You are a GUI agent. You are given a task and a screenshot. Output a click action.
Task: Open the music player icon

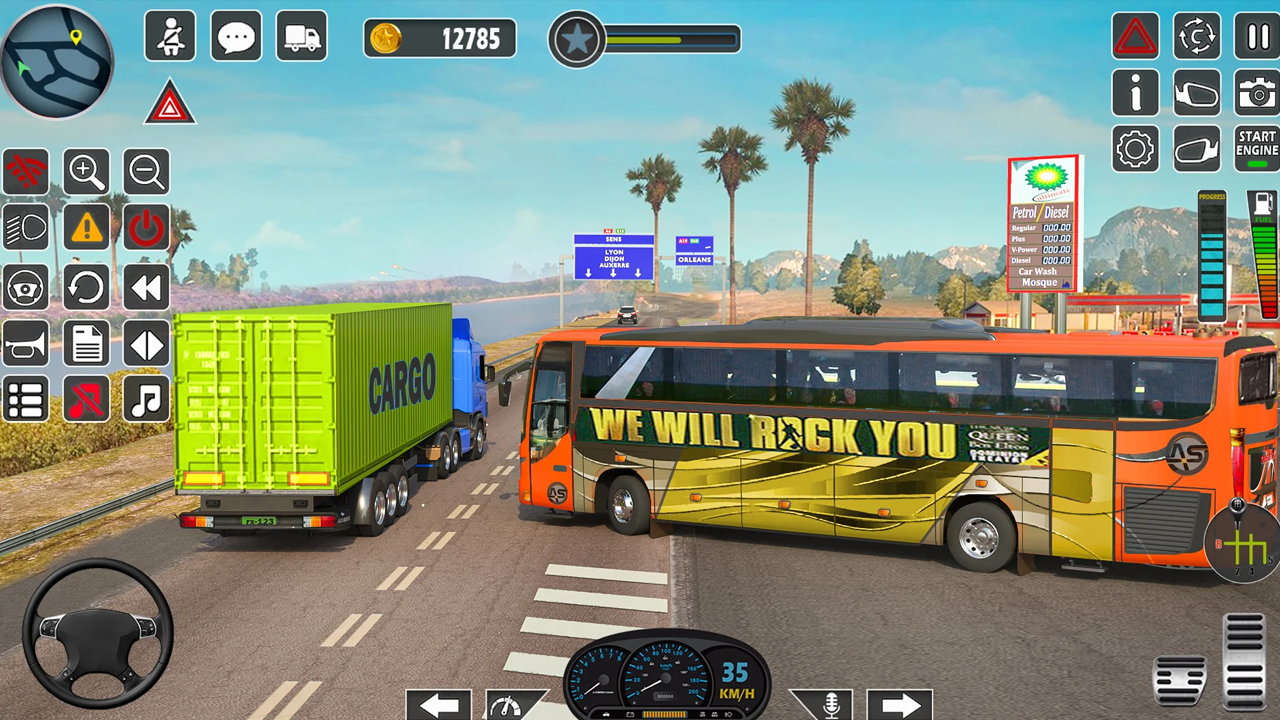(x=146, y=400)
